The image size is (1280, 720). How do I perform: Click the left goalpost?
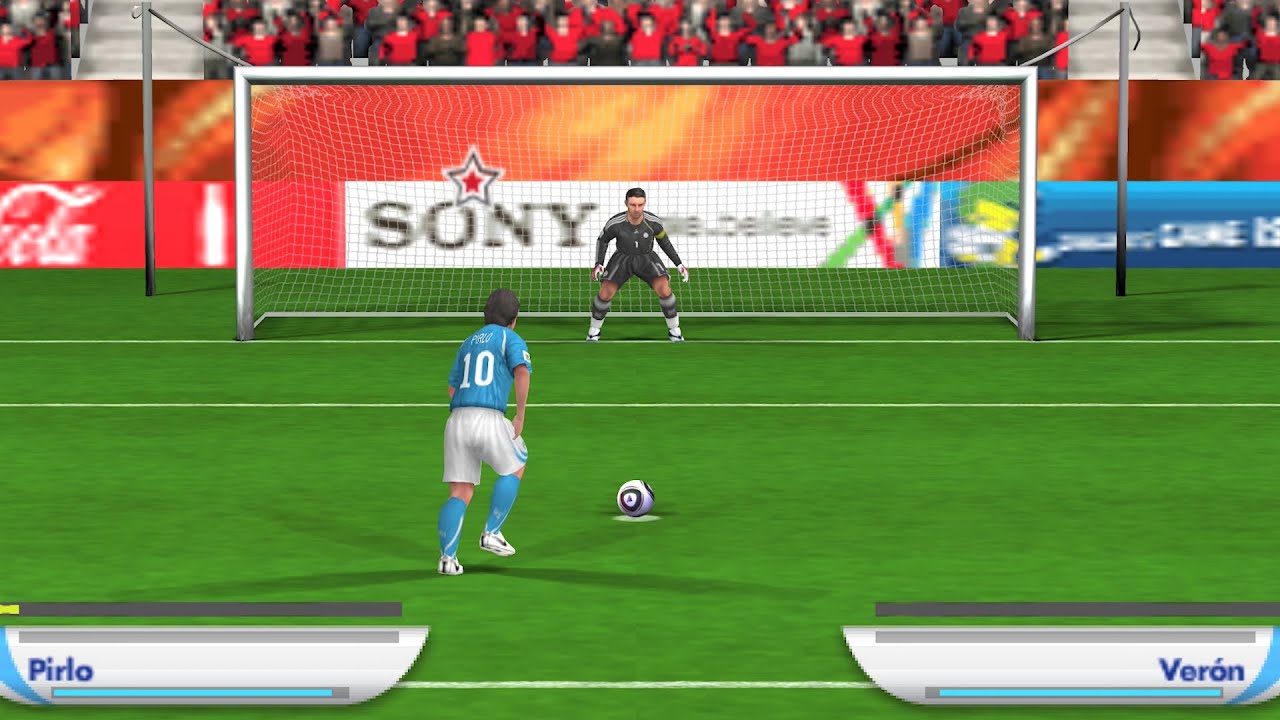click(243, 200)
